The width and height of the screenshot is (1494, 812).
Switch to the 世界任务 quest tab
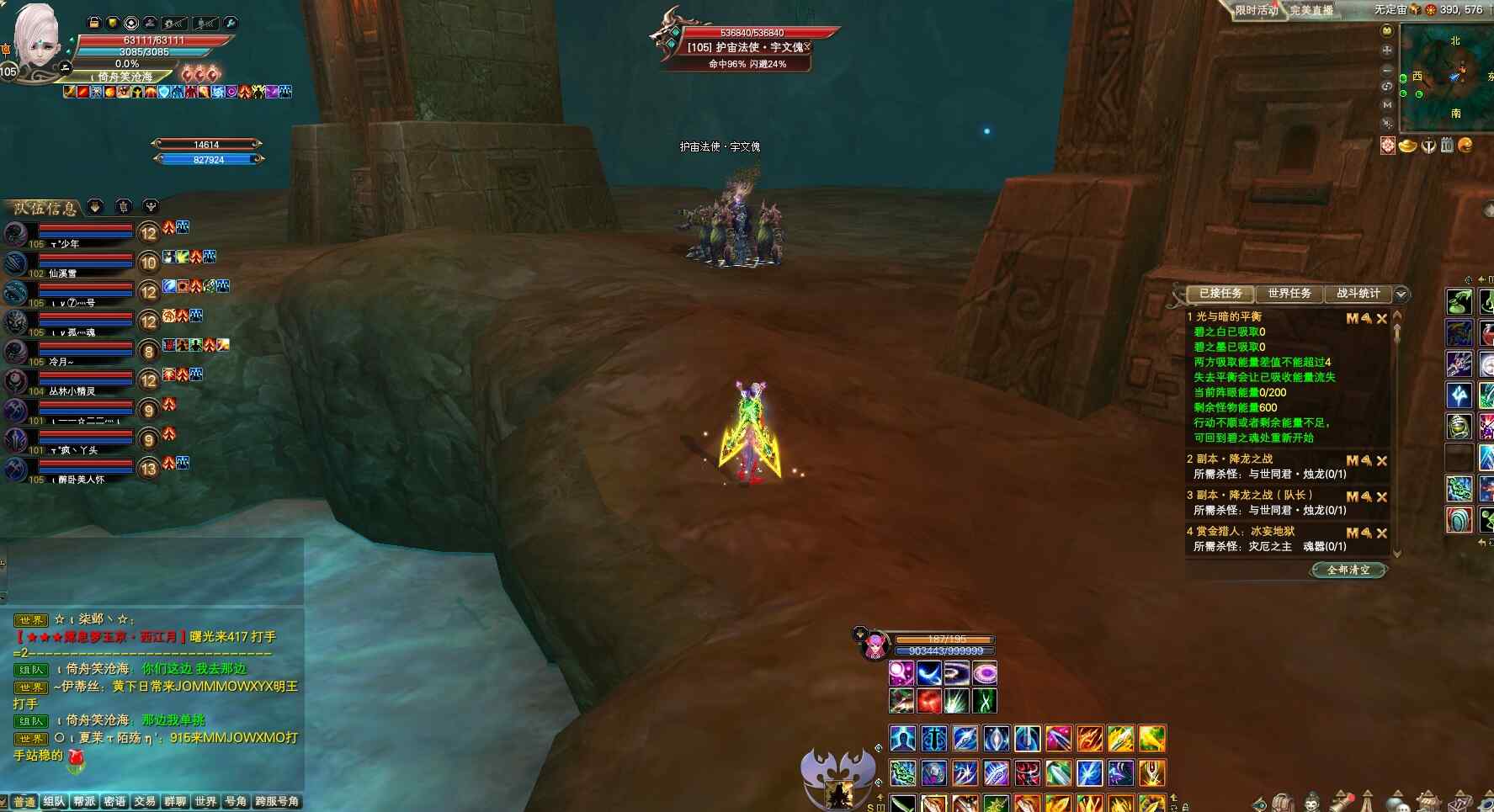(x=1289, y=294)
